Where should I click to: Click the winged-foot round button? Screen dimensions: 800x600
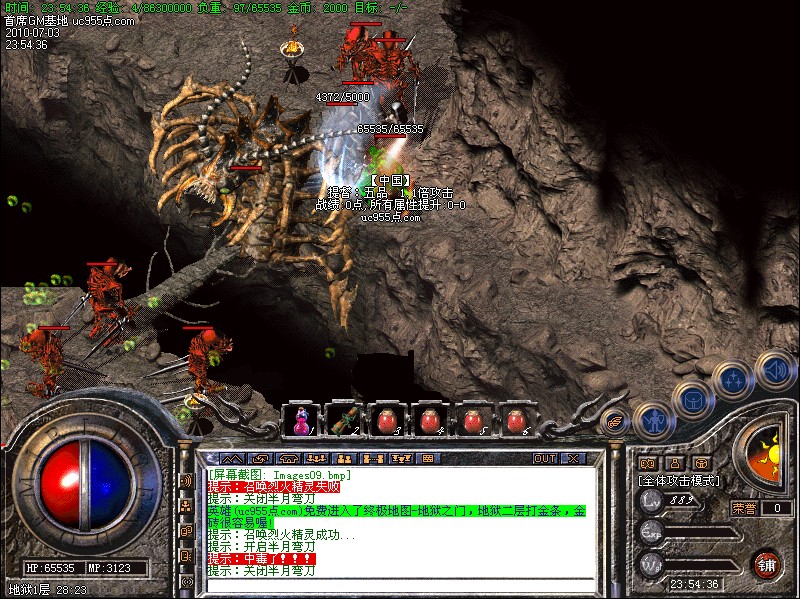click(x=616, y=420)
